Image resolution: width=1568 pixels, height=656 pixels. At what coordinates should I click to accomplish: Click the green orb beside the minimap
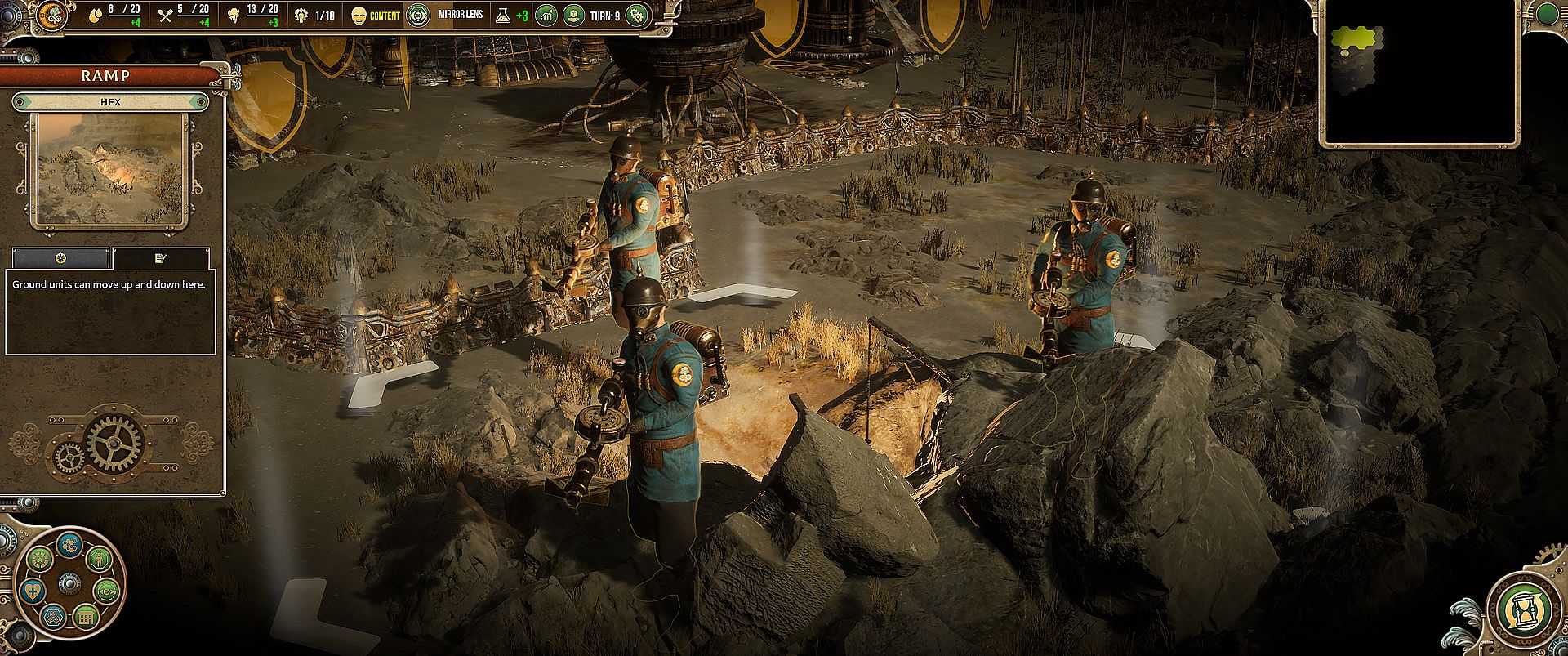pos(1548,13)
